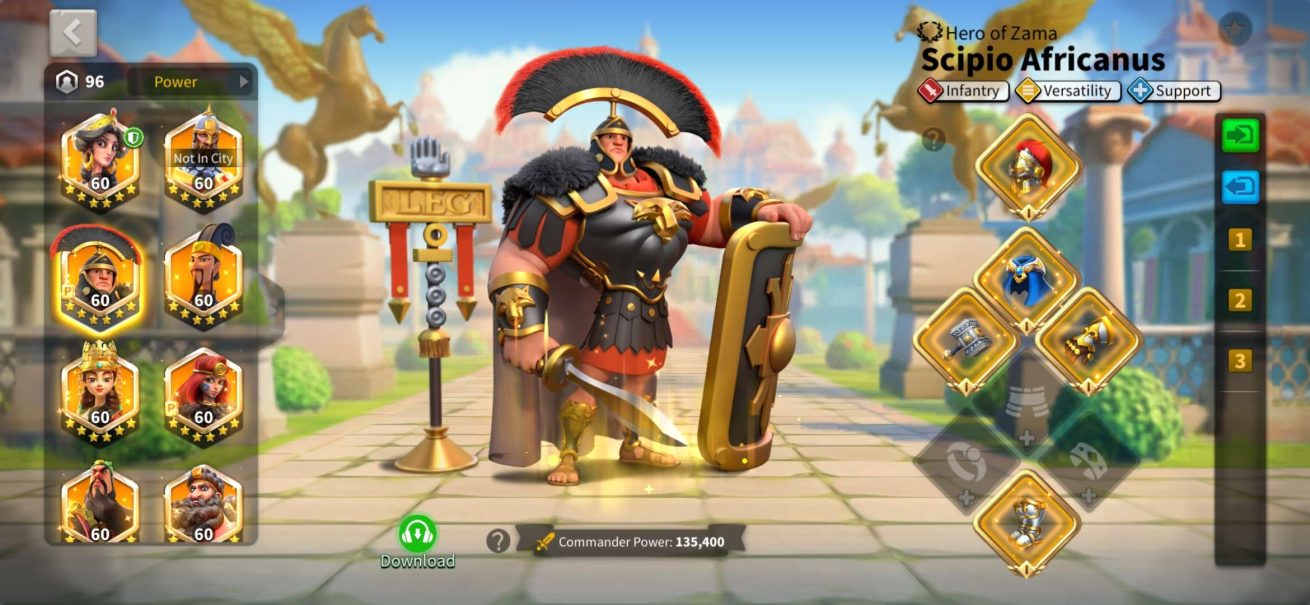Go back with the arrow button

(73, 33)
